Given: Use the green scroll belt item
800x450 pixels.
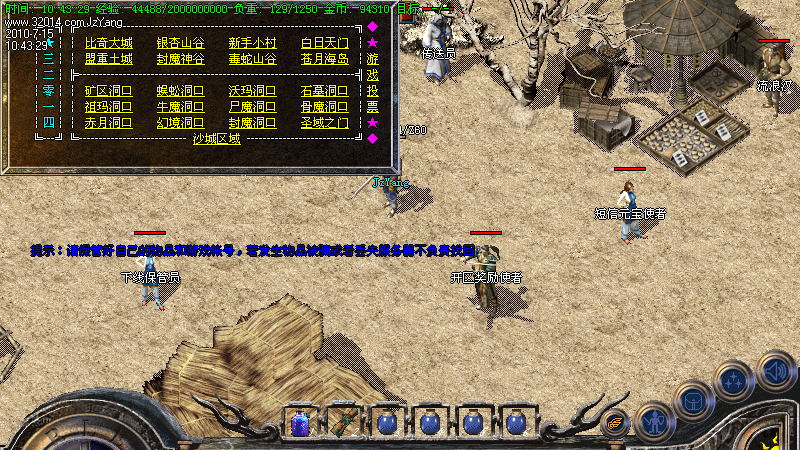Looking at the screenshot, I should 344,422.
